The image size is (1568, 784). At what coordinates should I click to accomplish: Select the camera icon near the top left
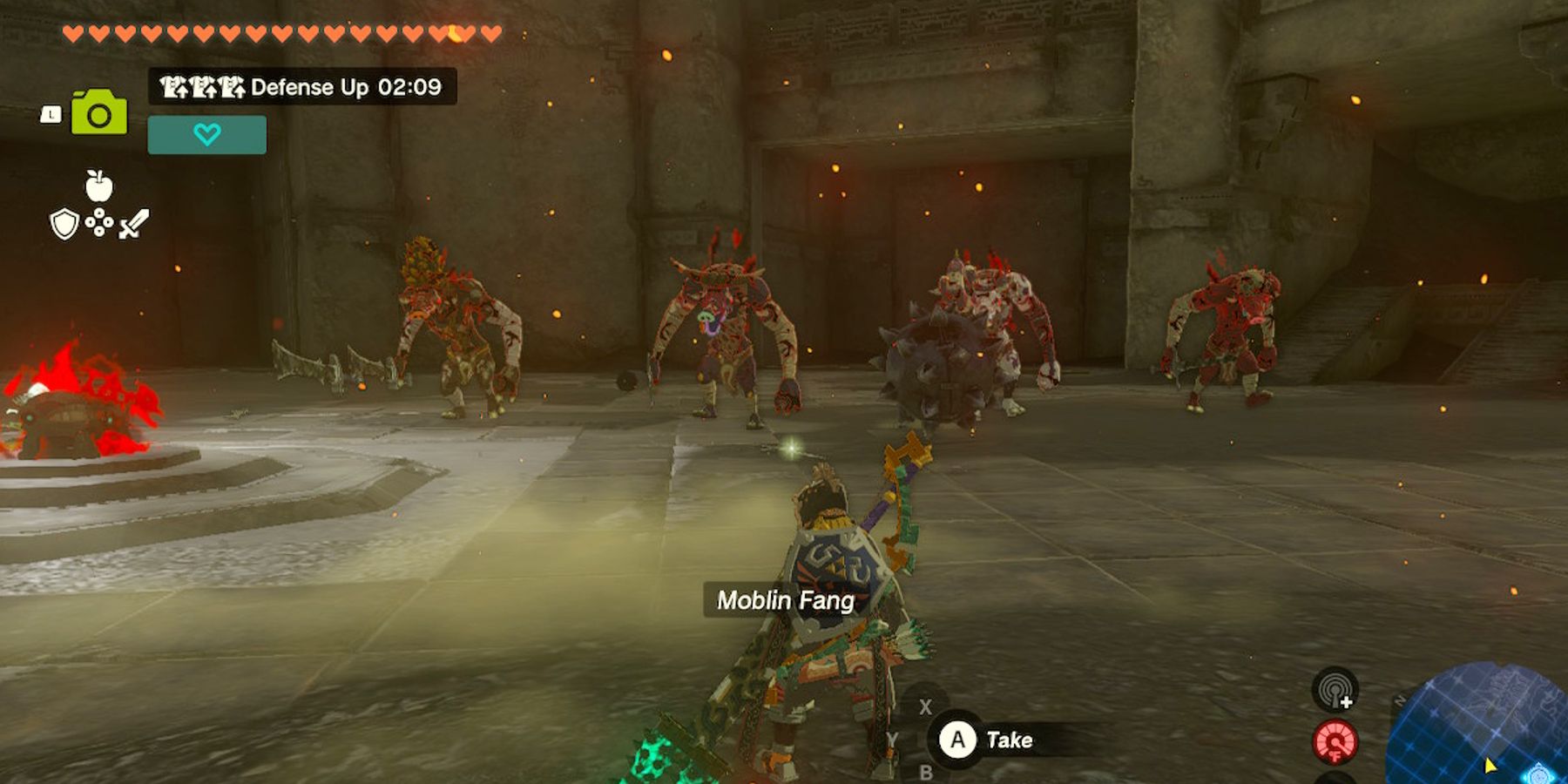(99, 112)
